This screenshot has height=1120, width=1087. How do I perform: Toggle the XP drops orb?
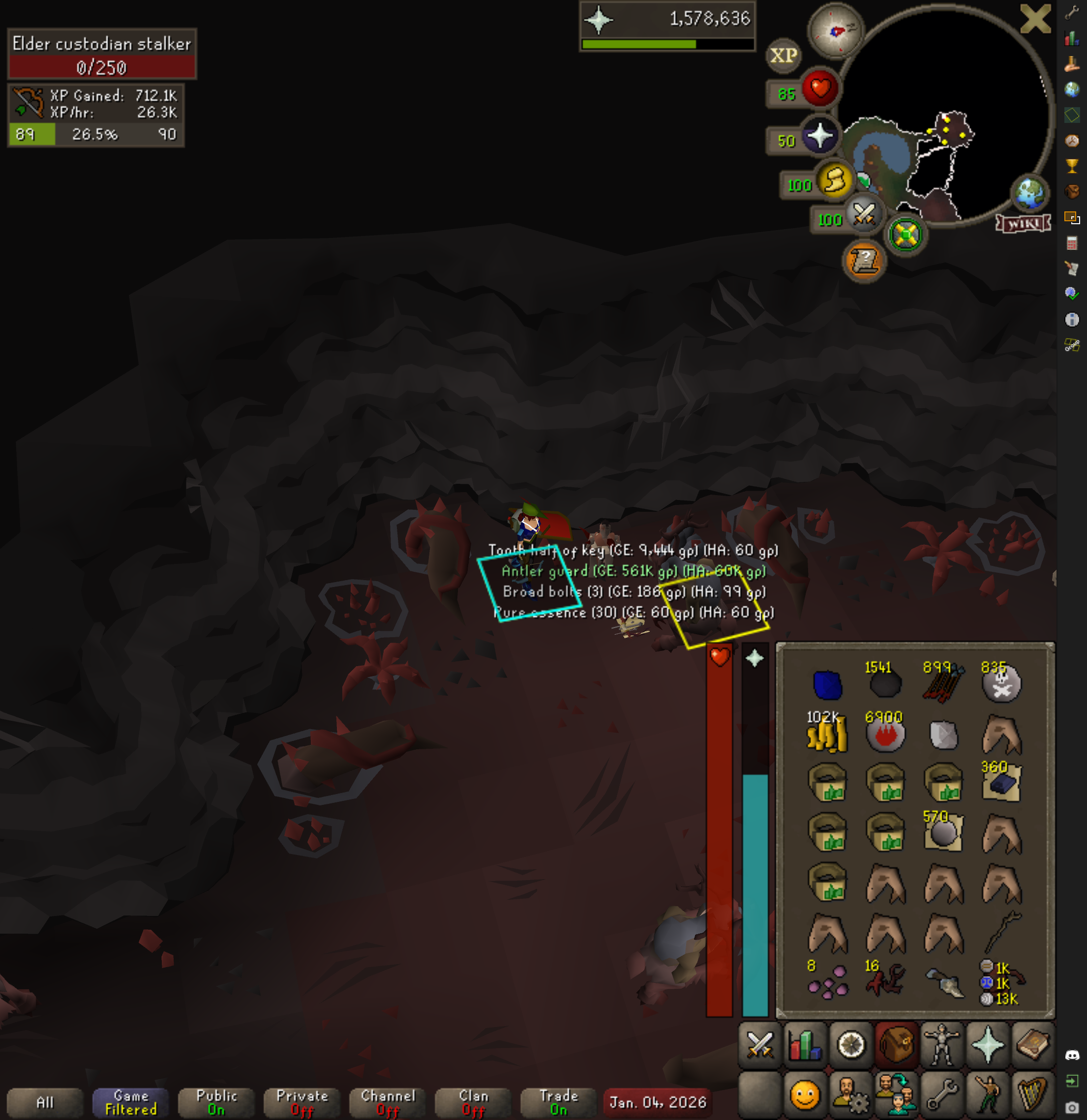pyautogui.click(x=784, y=56)
